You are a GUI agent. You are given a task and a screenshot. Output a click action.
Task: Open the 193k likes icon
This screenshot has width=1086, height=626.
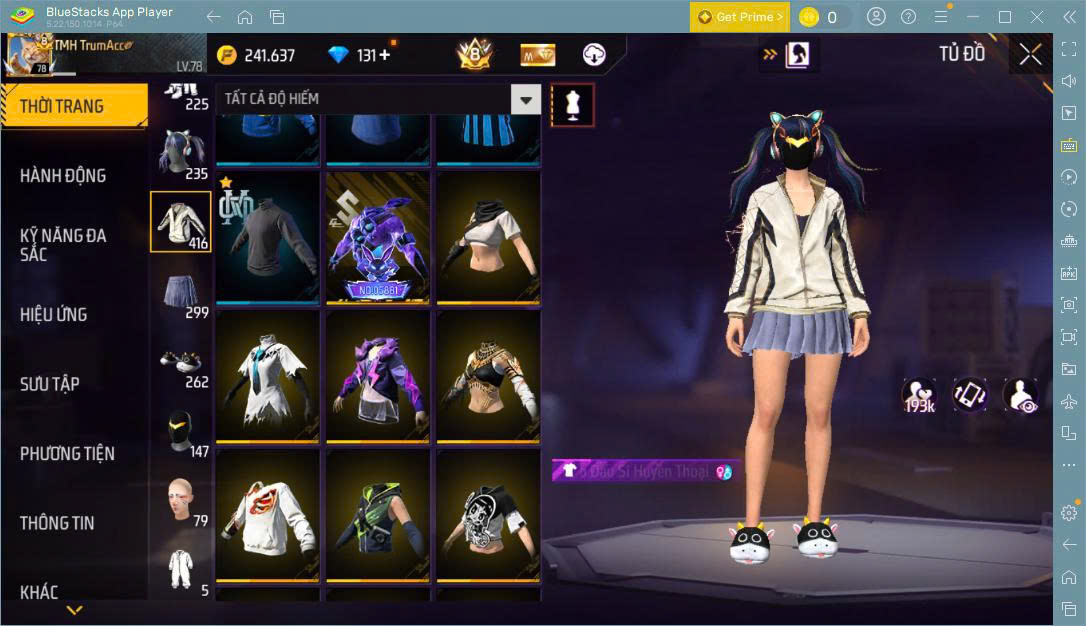coord(919,395)
